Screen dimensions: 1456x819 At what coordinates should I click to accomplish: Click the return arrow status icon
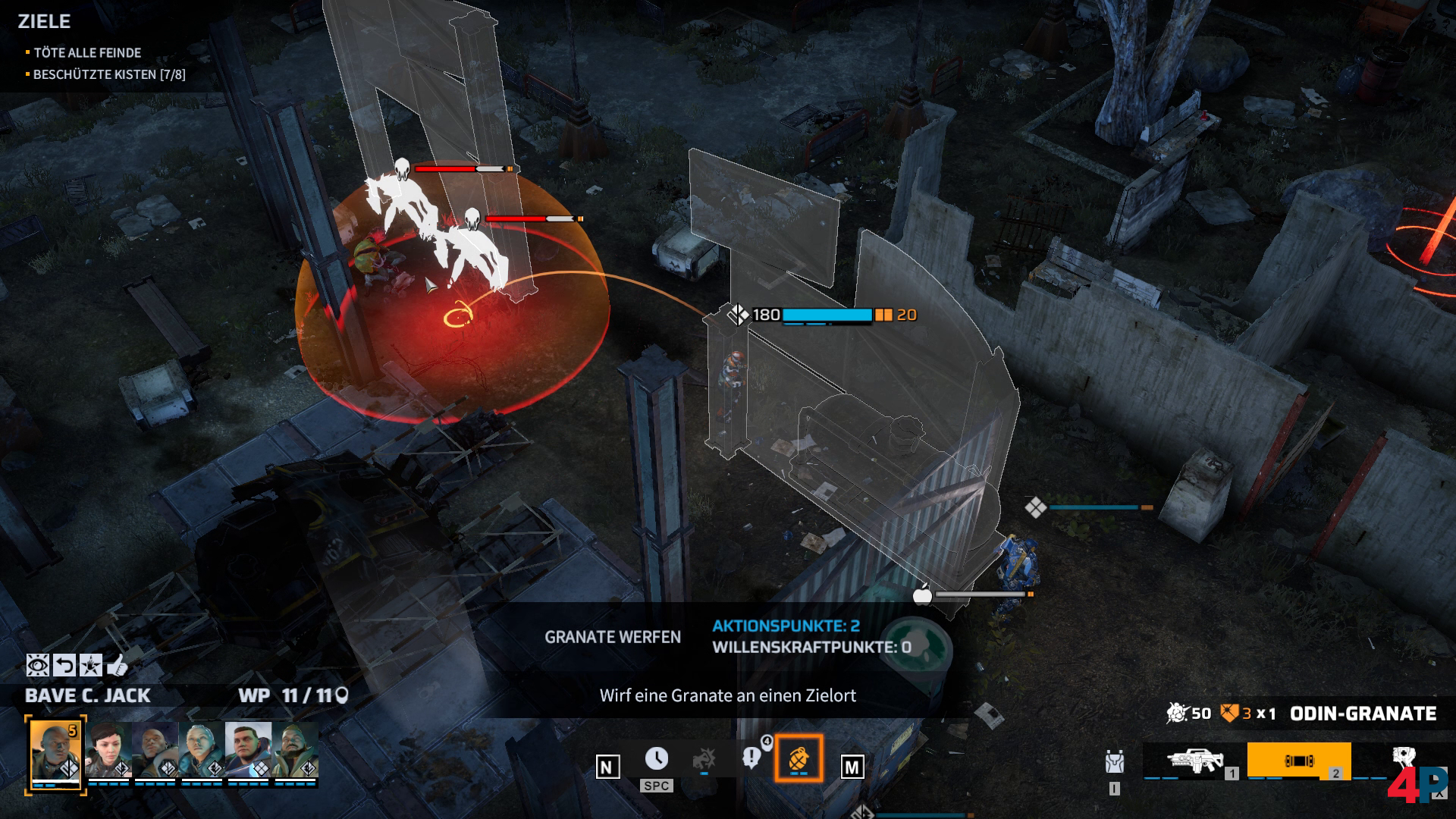65,666
